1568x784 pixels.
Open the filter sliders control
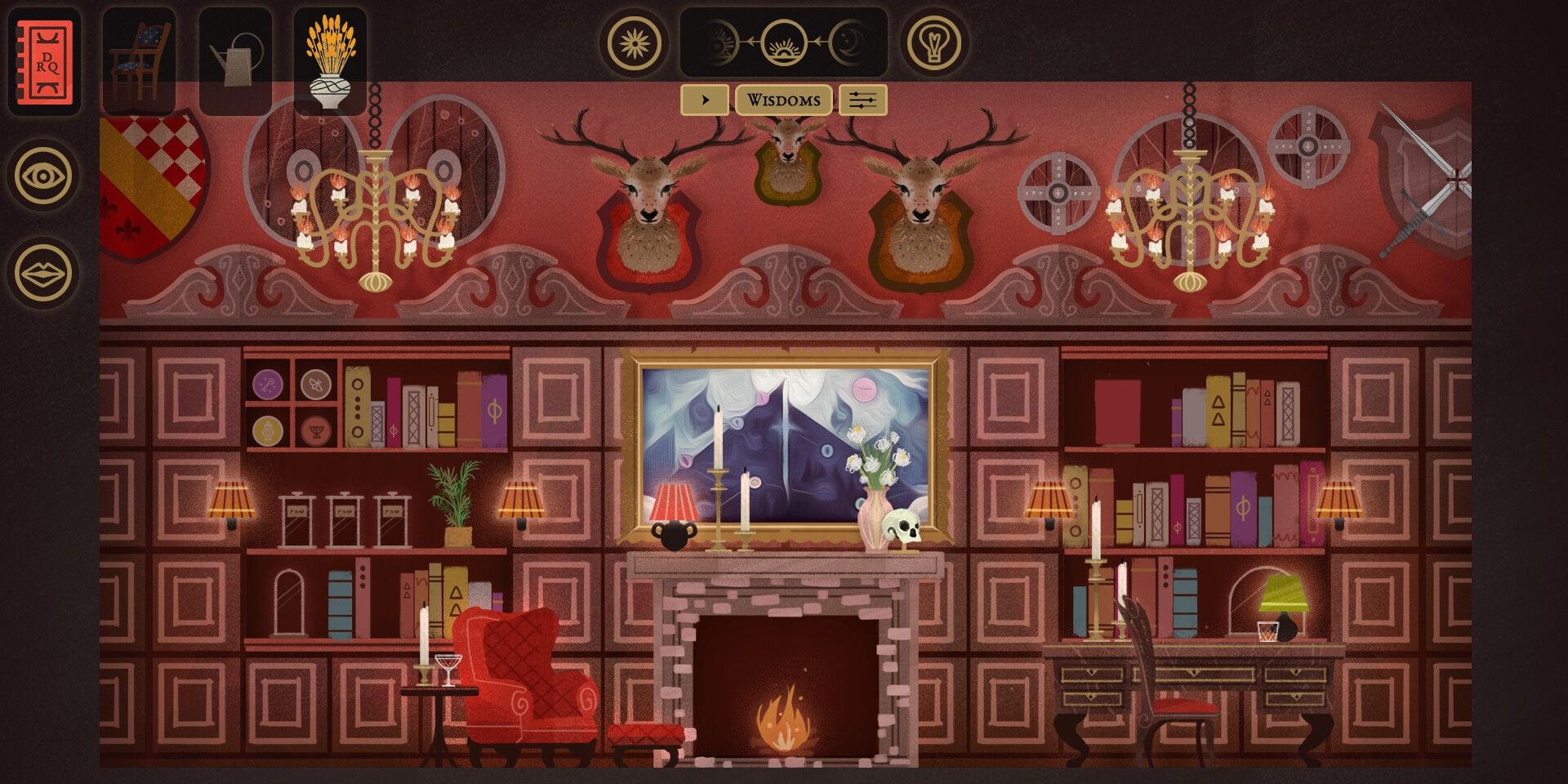pos(860,100)
